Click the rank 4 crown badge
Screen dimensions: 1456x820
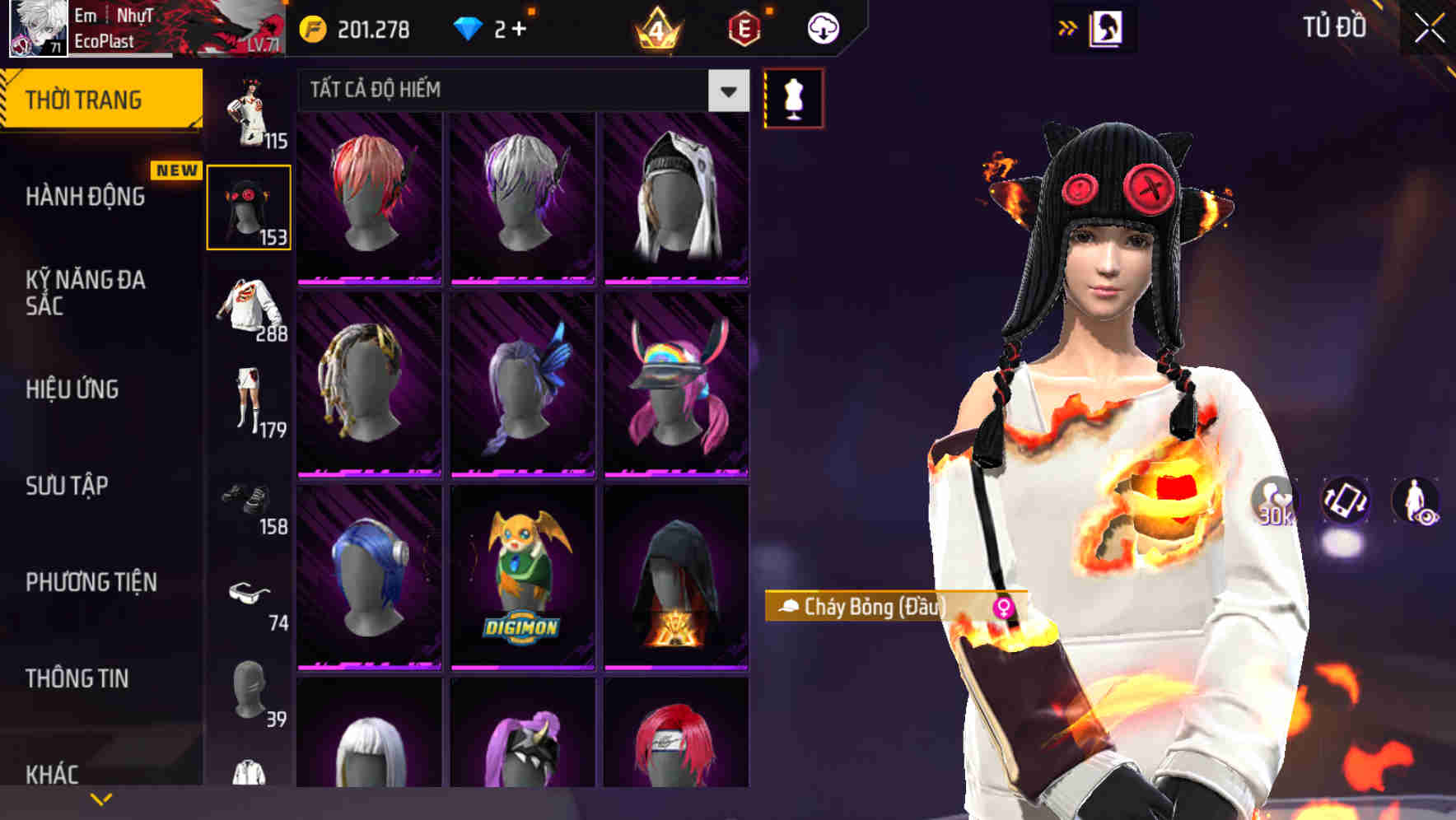(x=659, y=27)
